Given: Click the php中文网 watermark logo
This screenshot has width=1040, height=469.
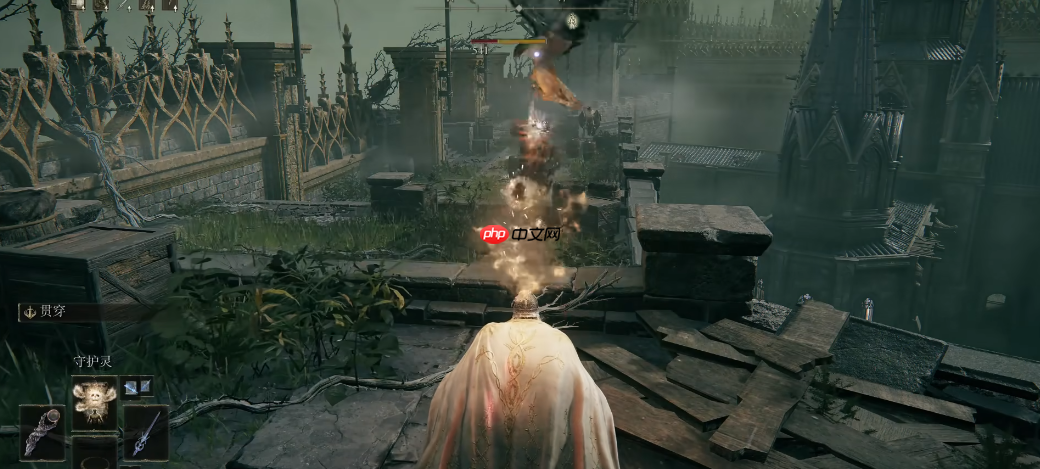Looking at the screenshot, I should pos(519,234).
